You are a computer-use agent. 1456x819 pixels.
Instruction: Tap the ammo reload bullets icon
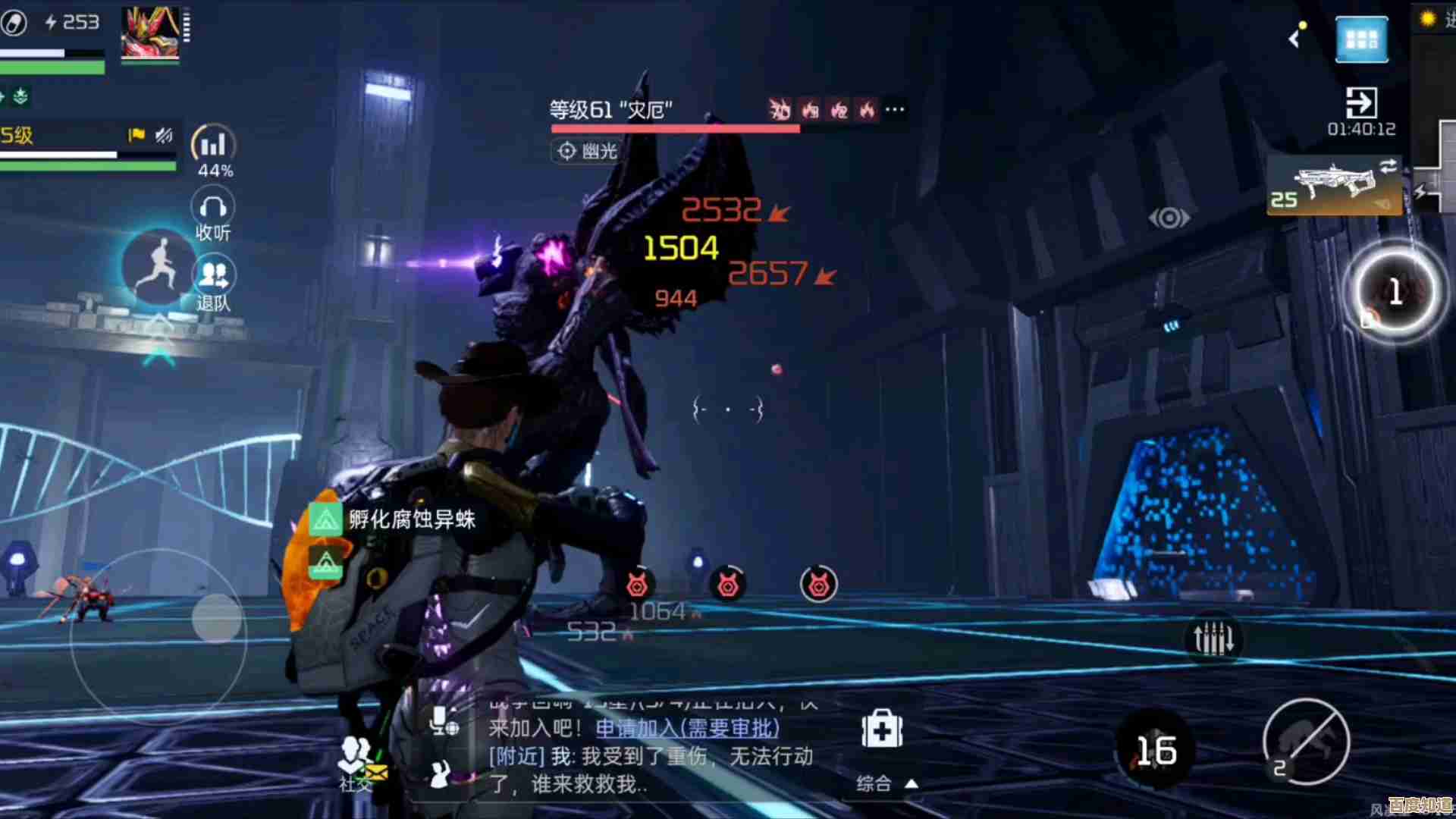coord(1213,639)
